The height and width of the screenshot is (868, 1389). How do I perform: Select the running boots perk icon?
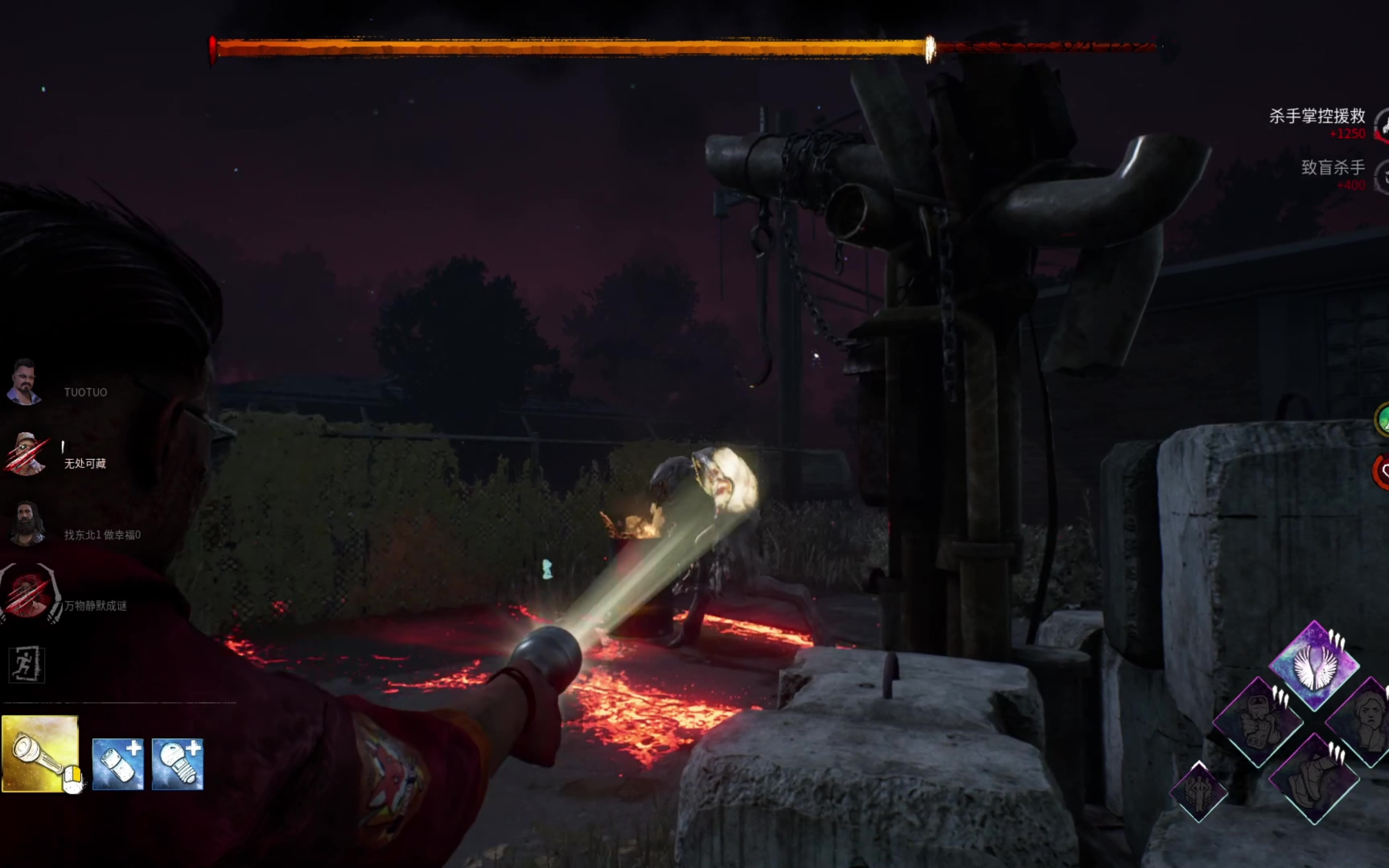[x=1313, y=779]
